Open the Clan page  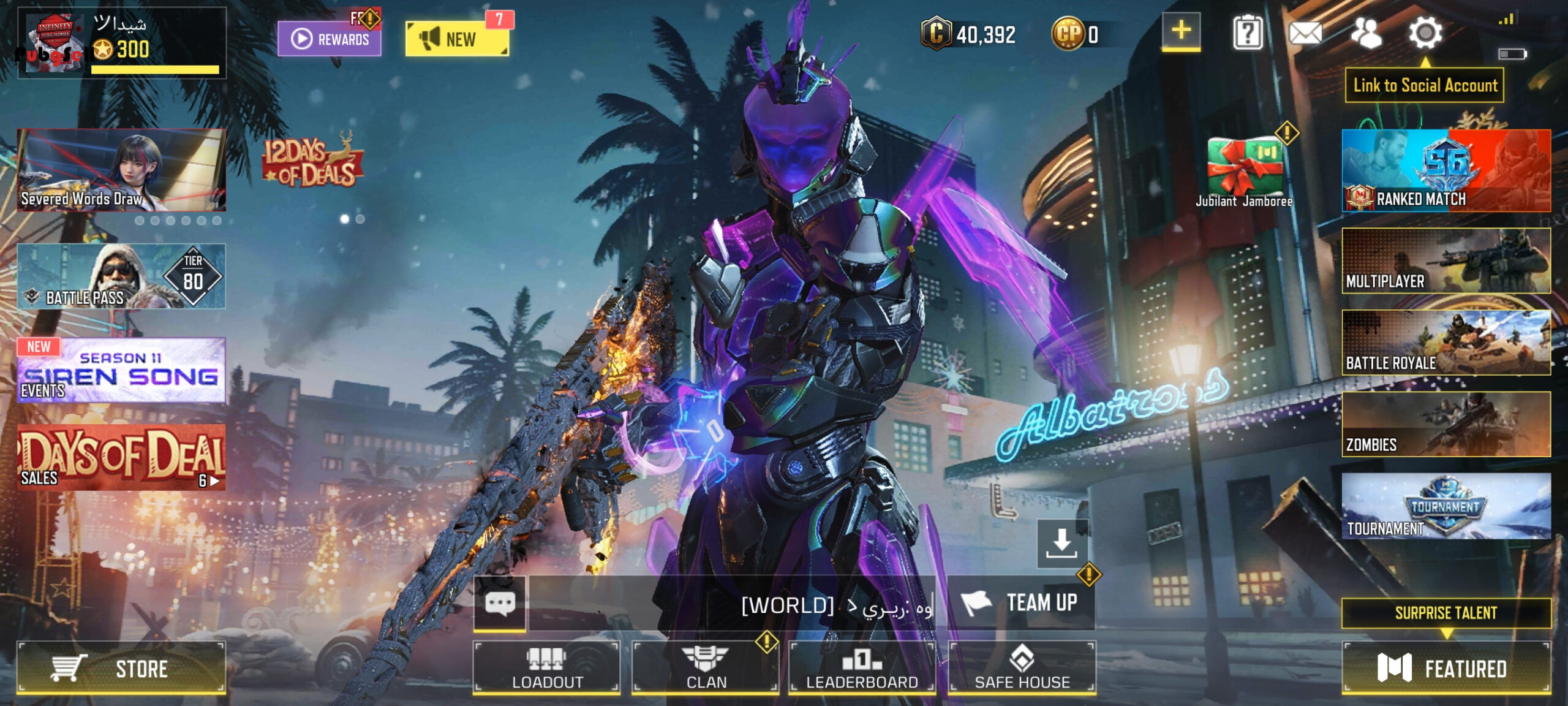coord(706,667)
